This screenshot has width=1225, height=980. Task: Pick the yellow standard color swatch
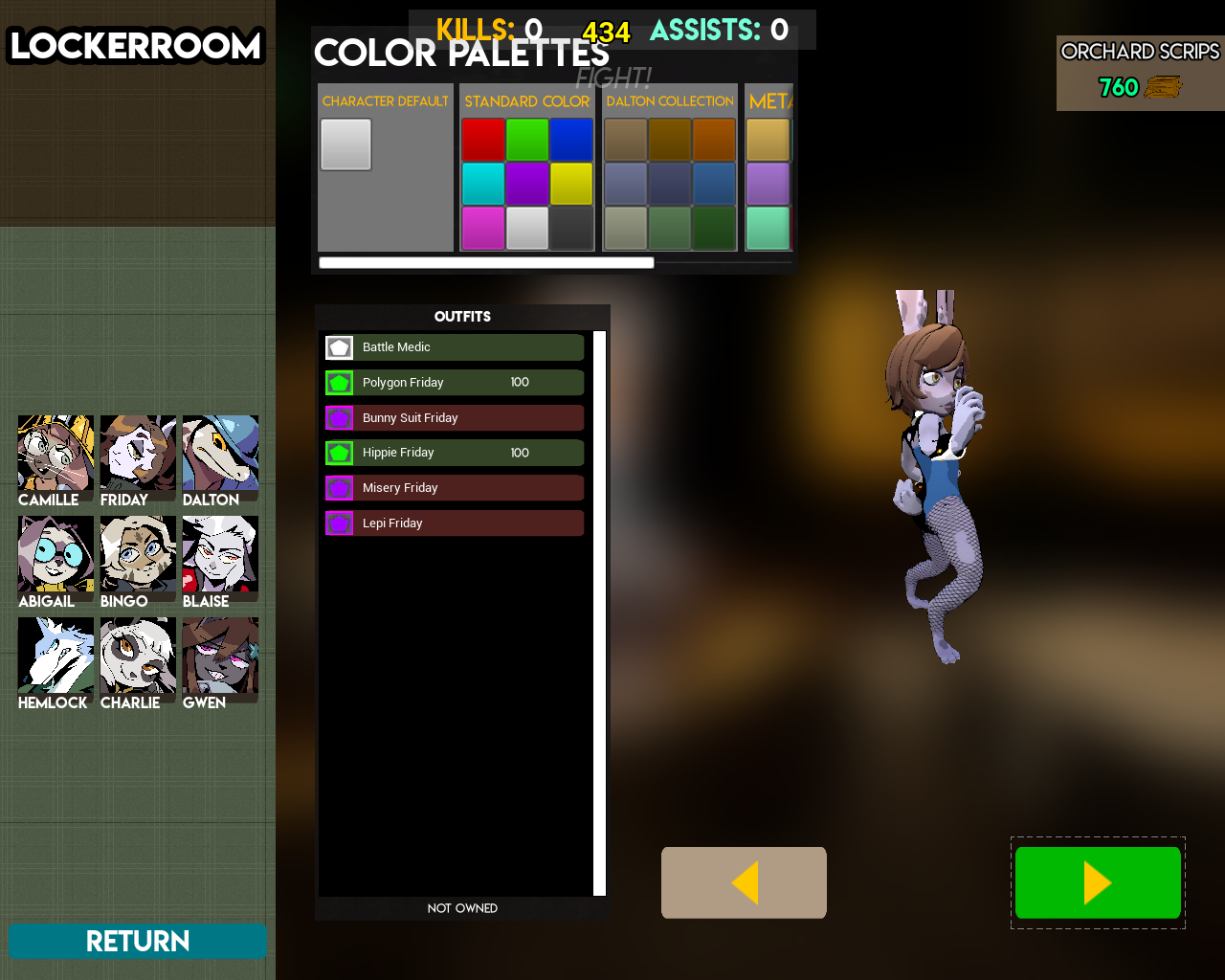click(x=571, y=184)
